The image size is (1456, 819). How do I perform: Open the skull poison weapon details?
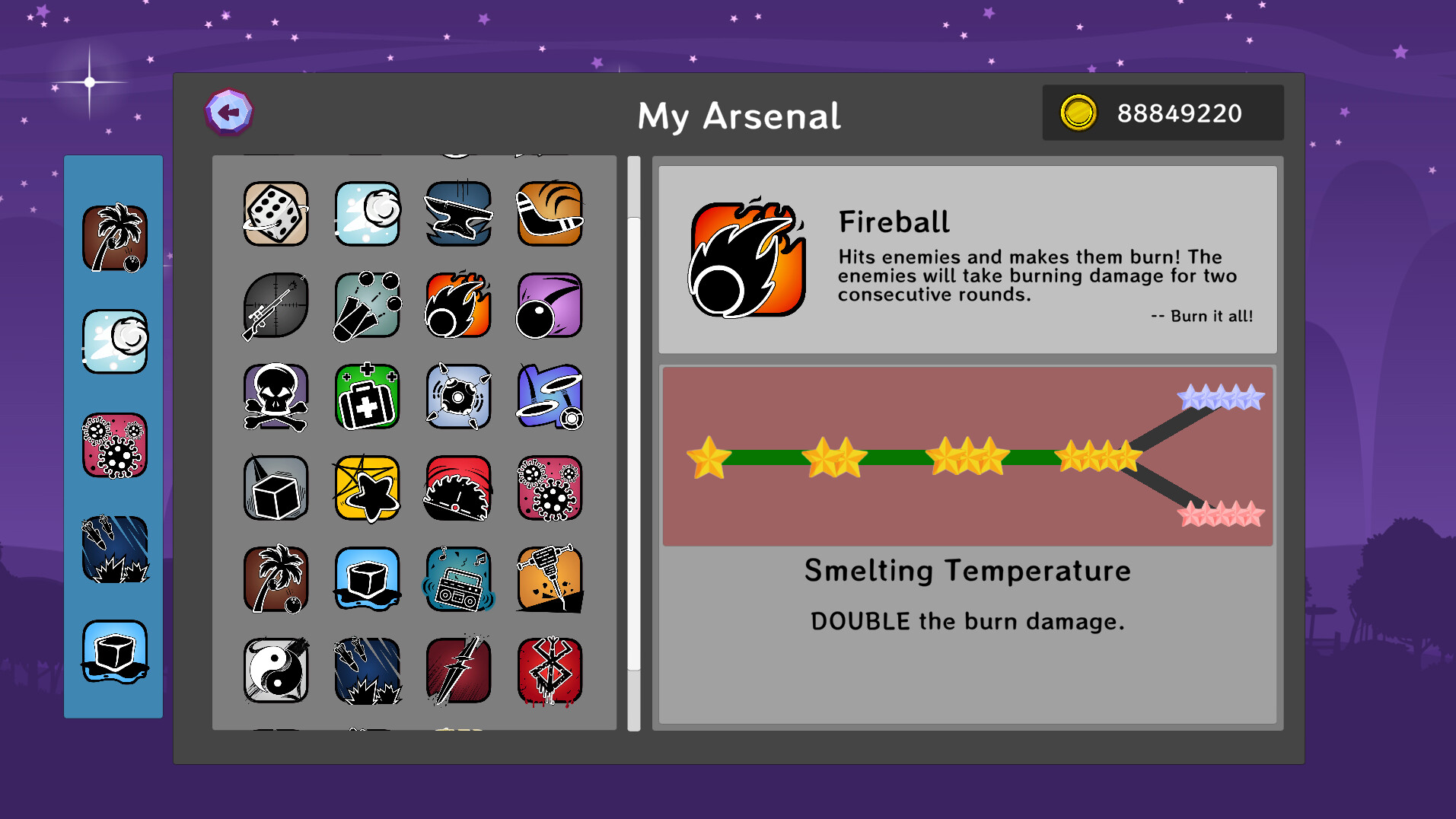tap(274, 397)
